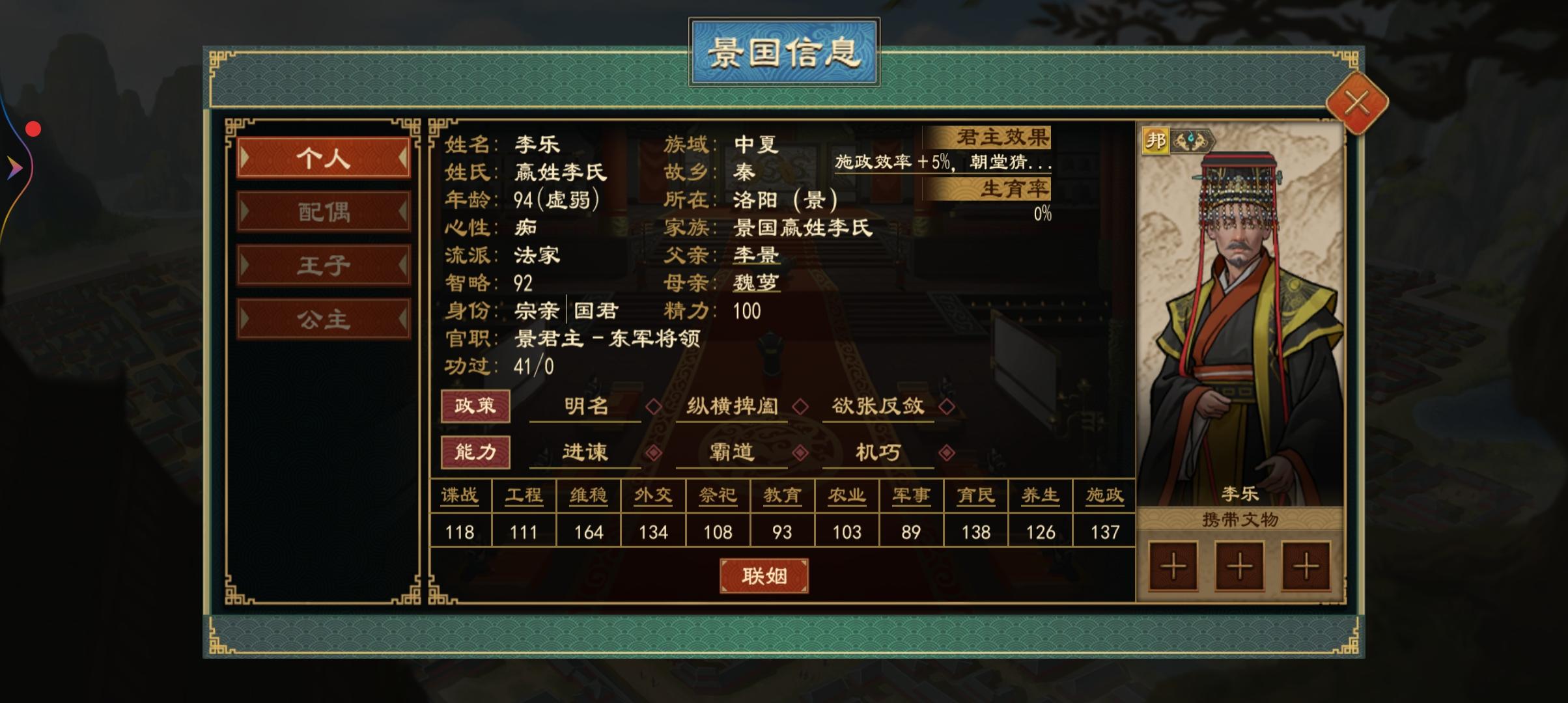Toggle the diamond after 机巧 ability

[x=947, y=452]
